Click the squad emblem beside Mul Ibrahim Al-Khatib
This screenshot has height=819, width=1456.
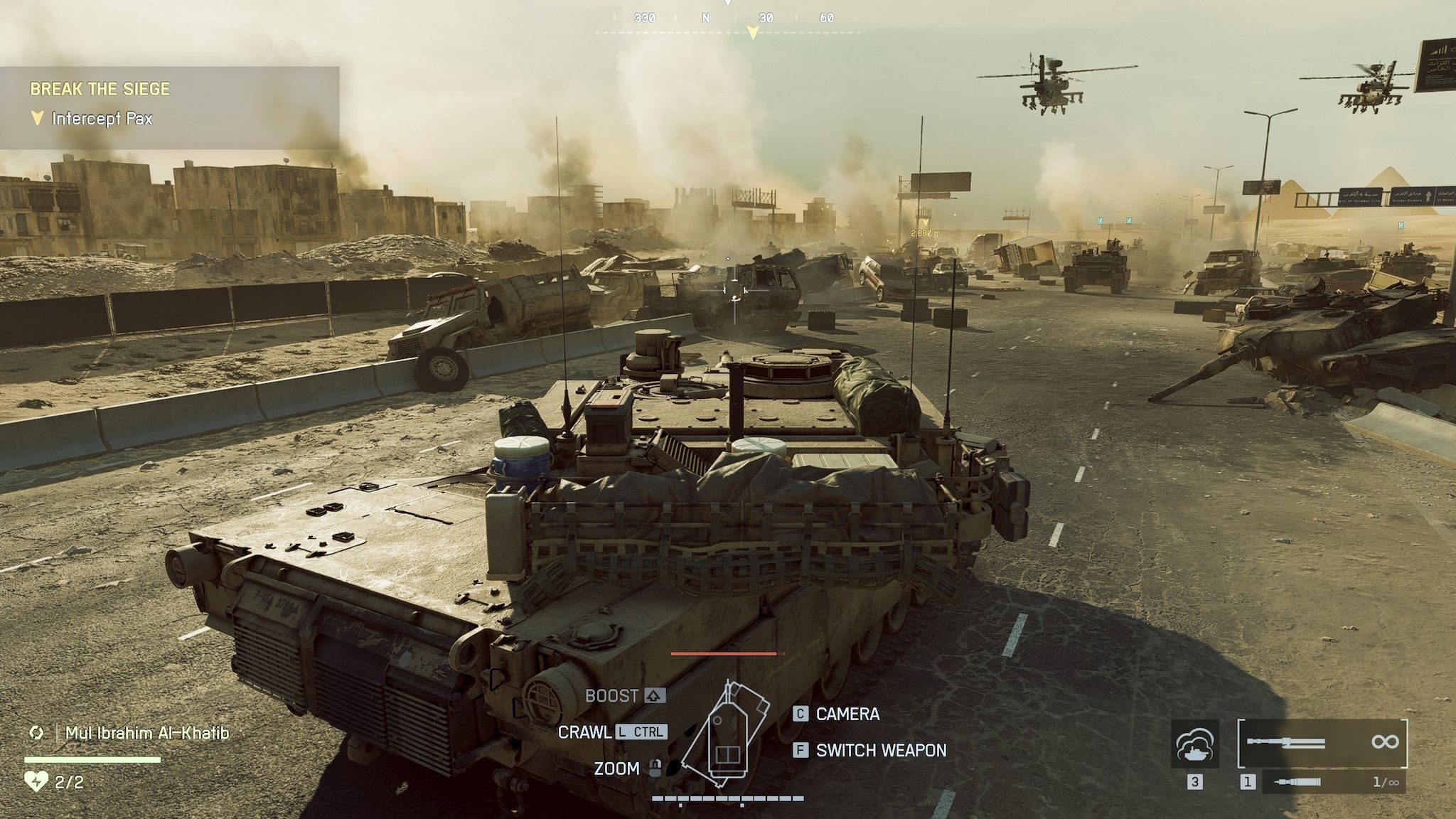(35, 730)
